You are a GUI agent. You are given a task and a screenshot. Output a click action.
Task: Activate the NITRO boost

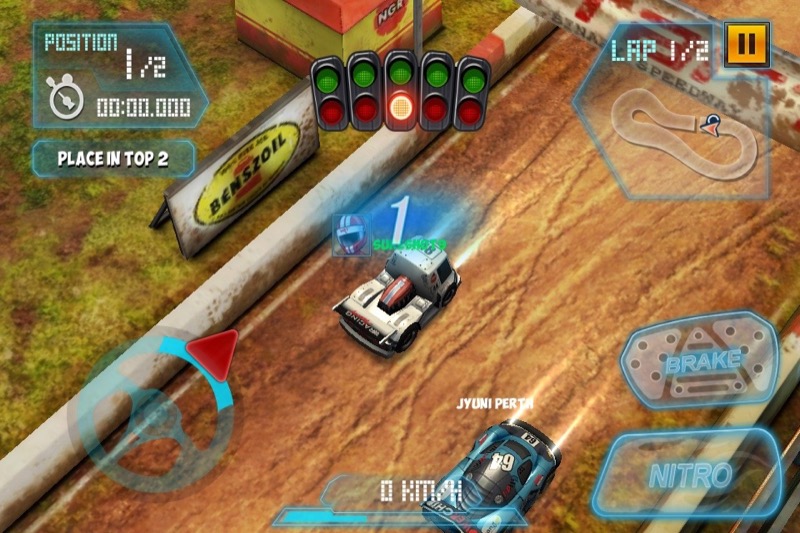[x=690, y=475]
